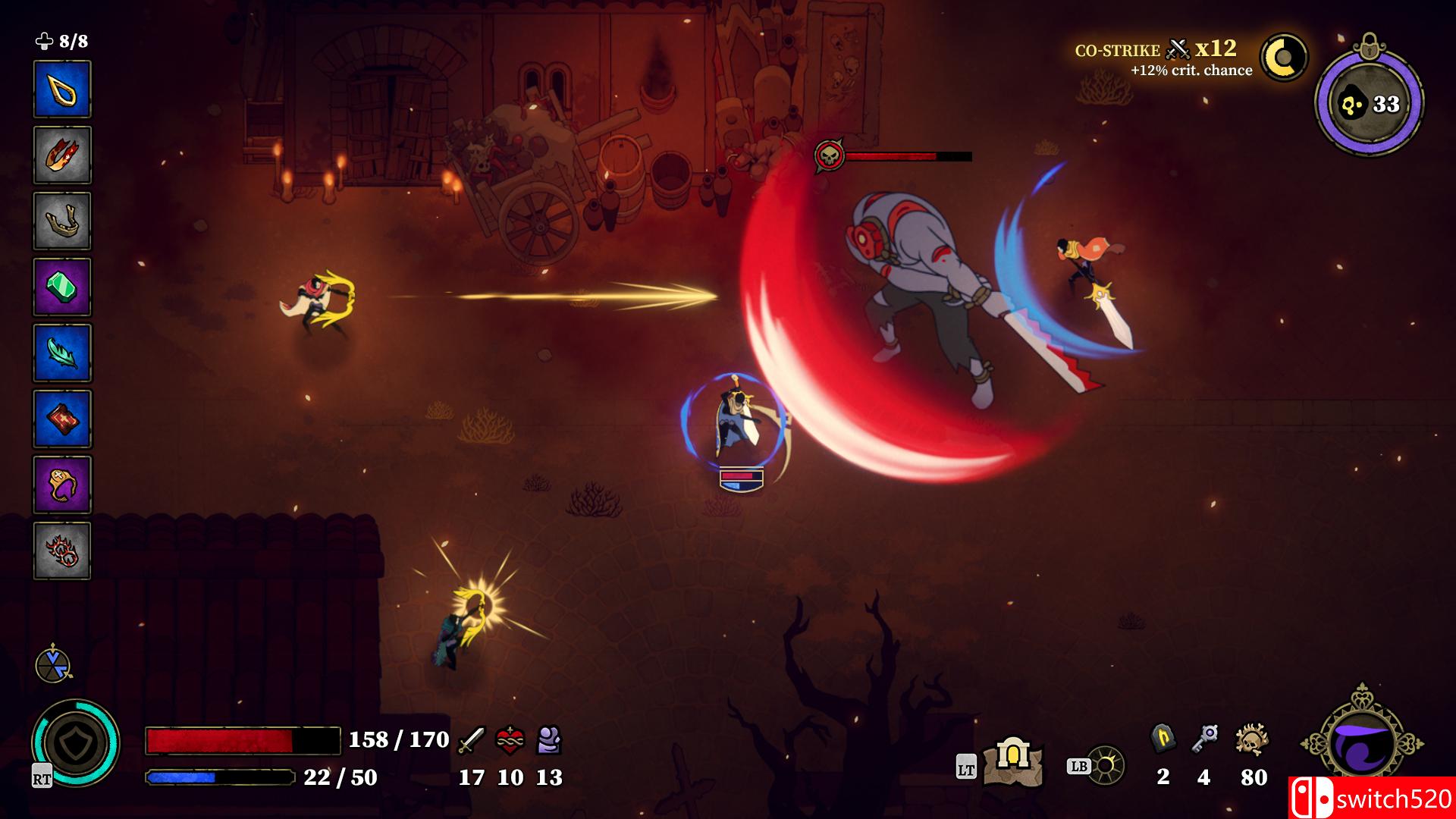Select the golden teardrop ring item slot
1456x819 pixels.
click(x=62, y=89)
